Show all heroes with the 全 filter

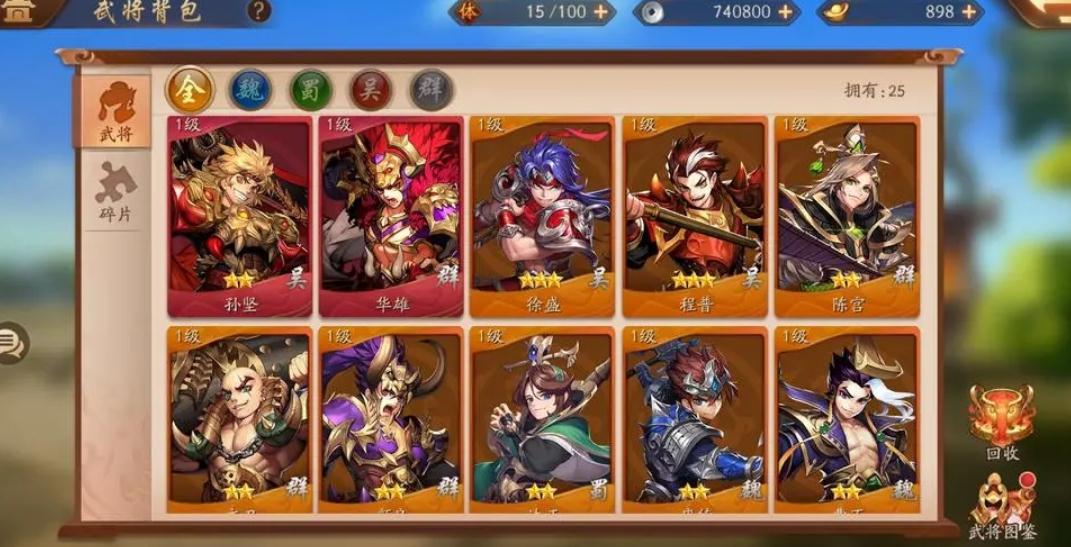189,90
